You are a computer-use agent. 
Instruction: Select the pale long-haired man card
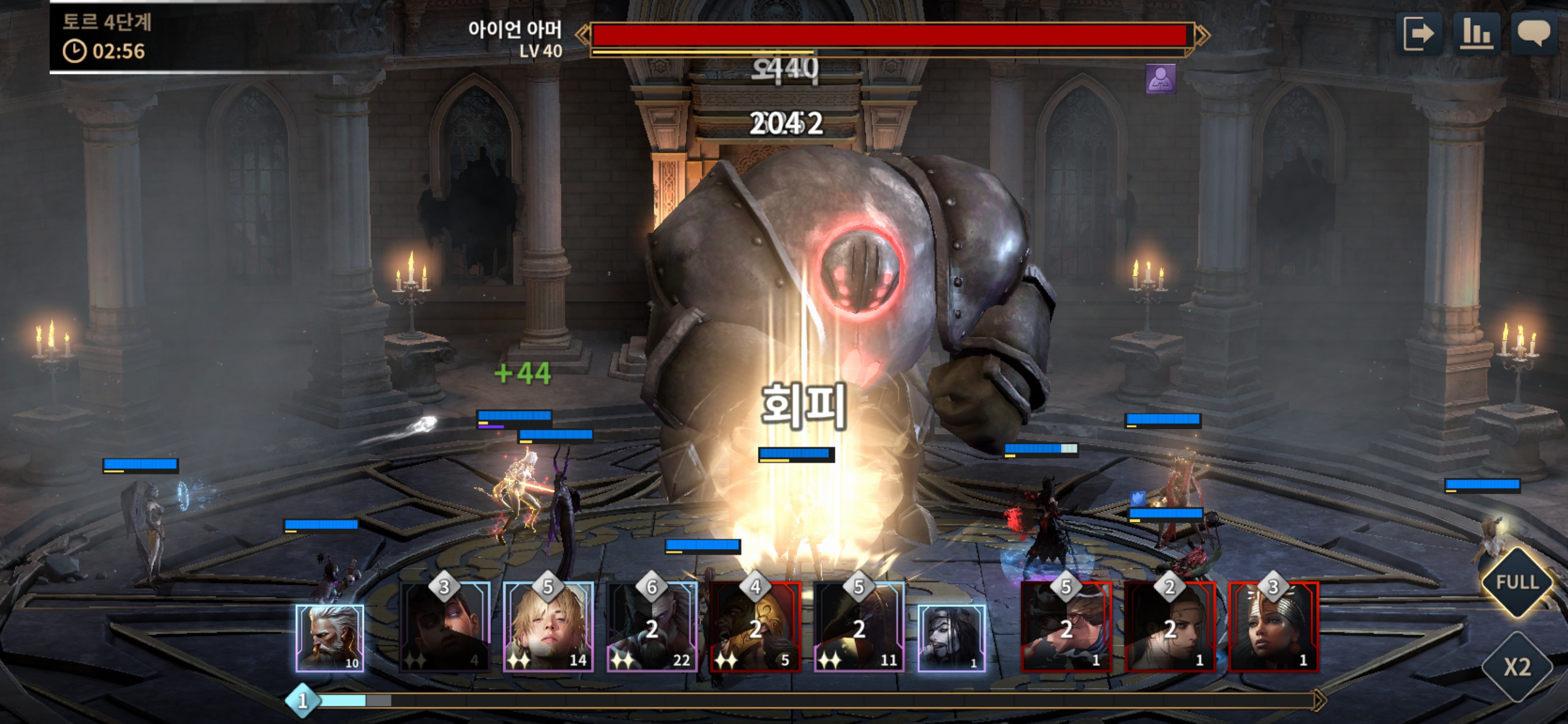(x=951, y=638)
